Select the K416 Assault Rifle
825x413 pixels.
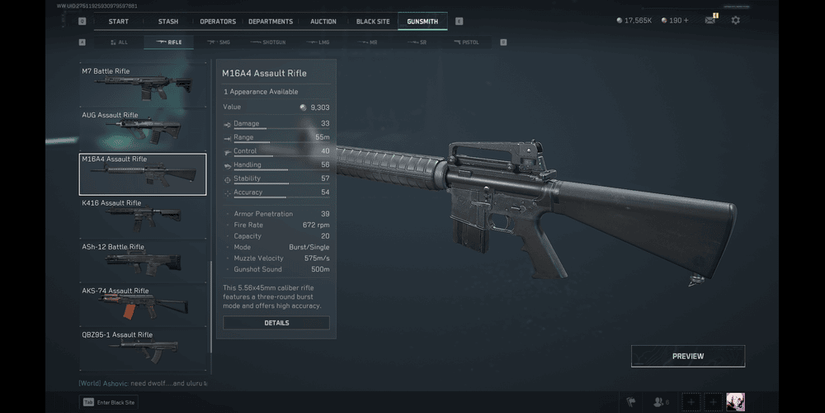[143, 216]
